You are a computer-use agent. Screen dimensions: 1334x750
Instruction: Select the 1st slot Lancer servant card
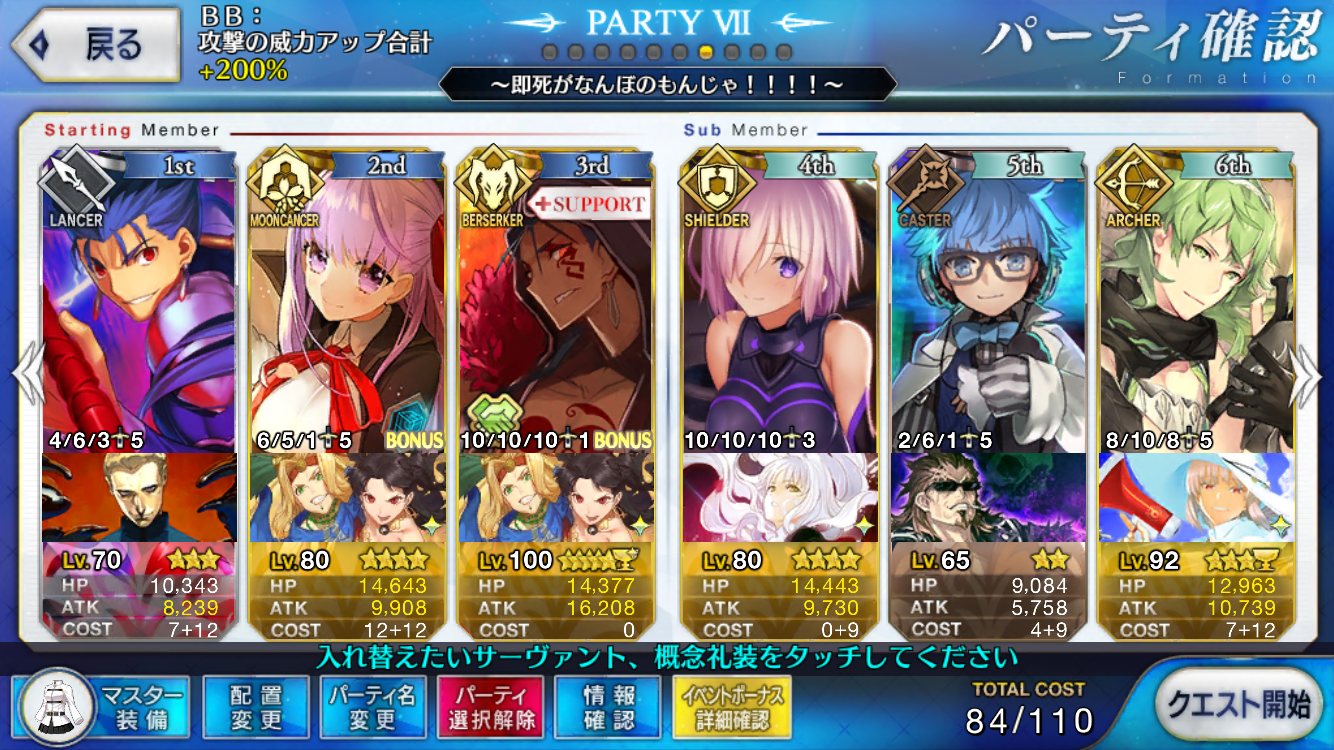coord(139,310)
